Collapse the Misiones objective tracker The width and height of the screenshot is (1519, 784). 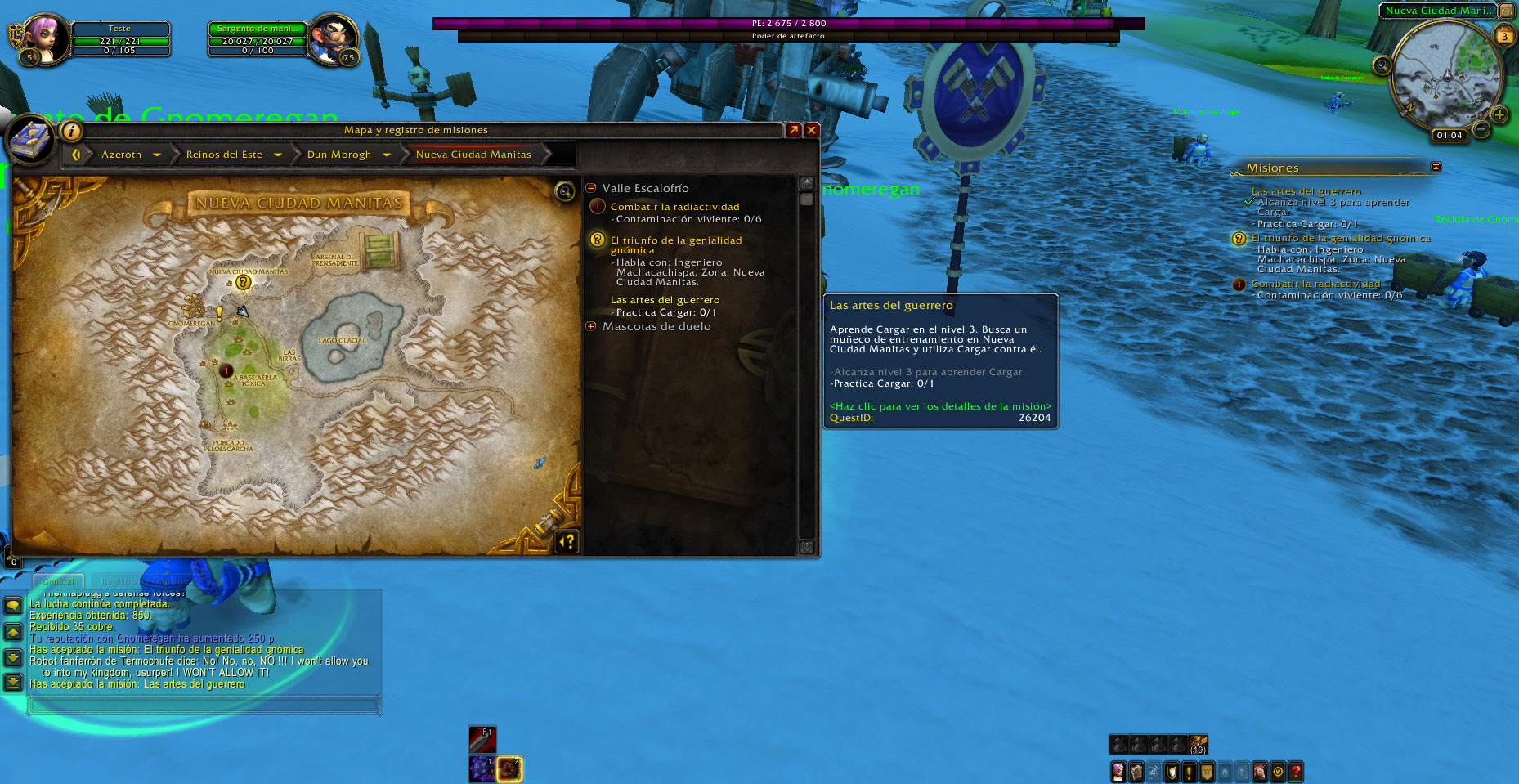1436,167
